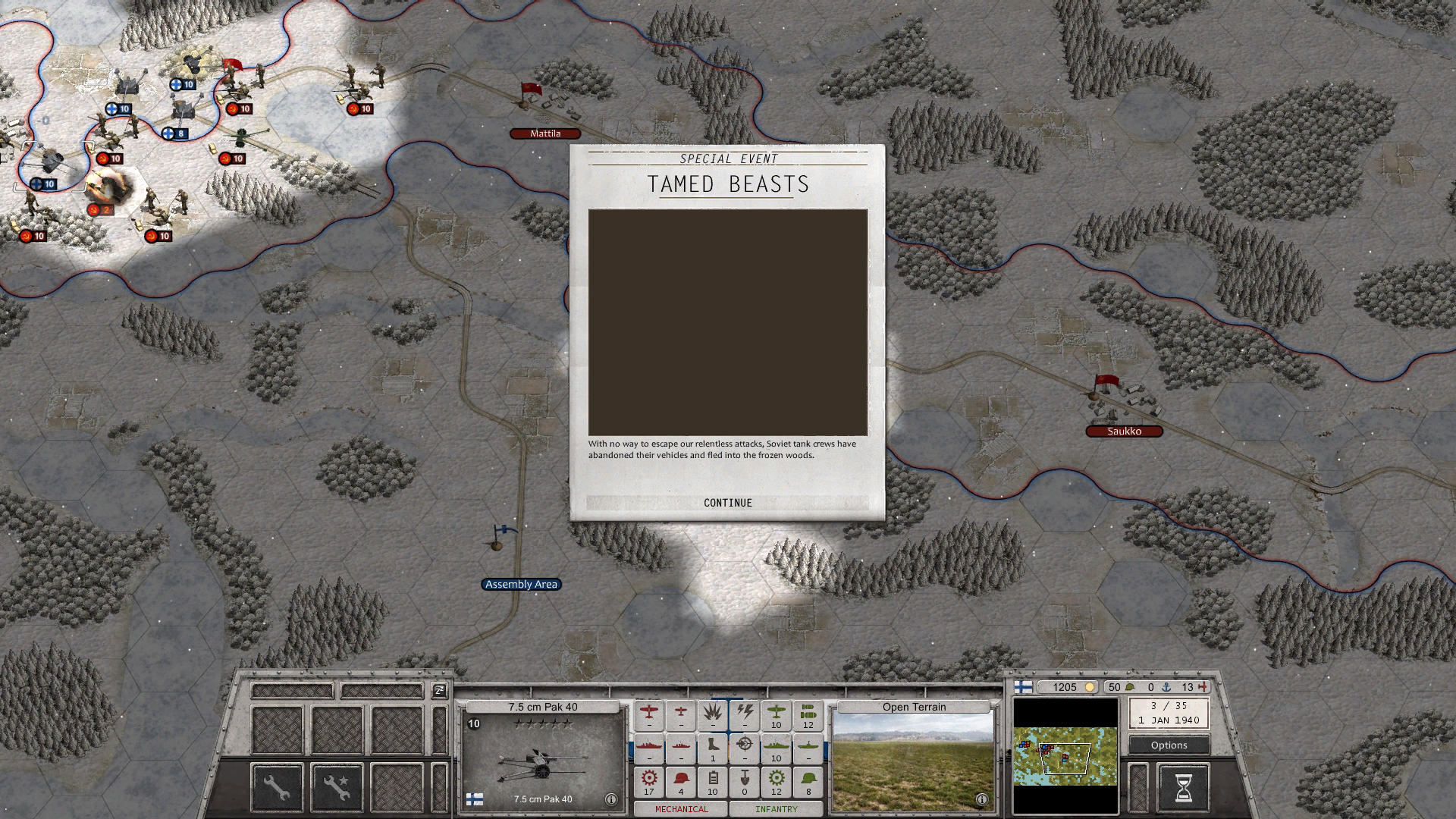Viewport: 1456px width, 819px height.
Task: Click the green submarine icon
Action: click(807, 746)
